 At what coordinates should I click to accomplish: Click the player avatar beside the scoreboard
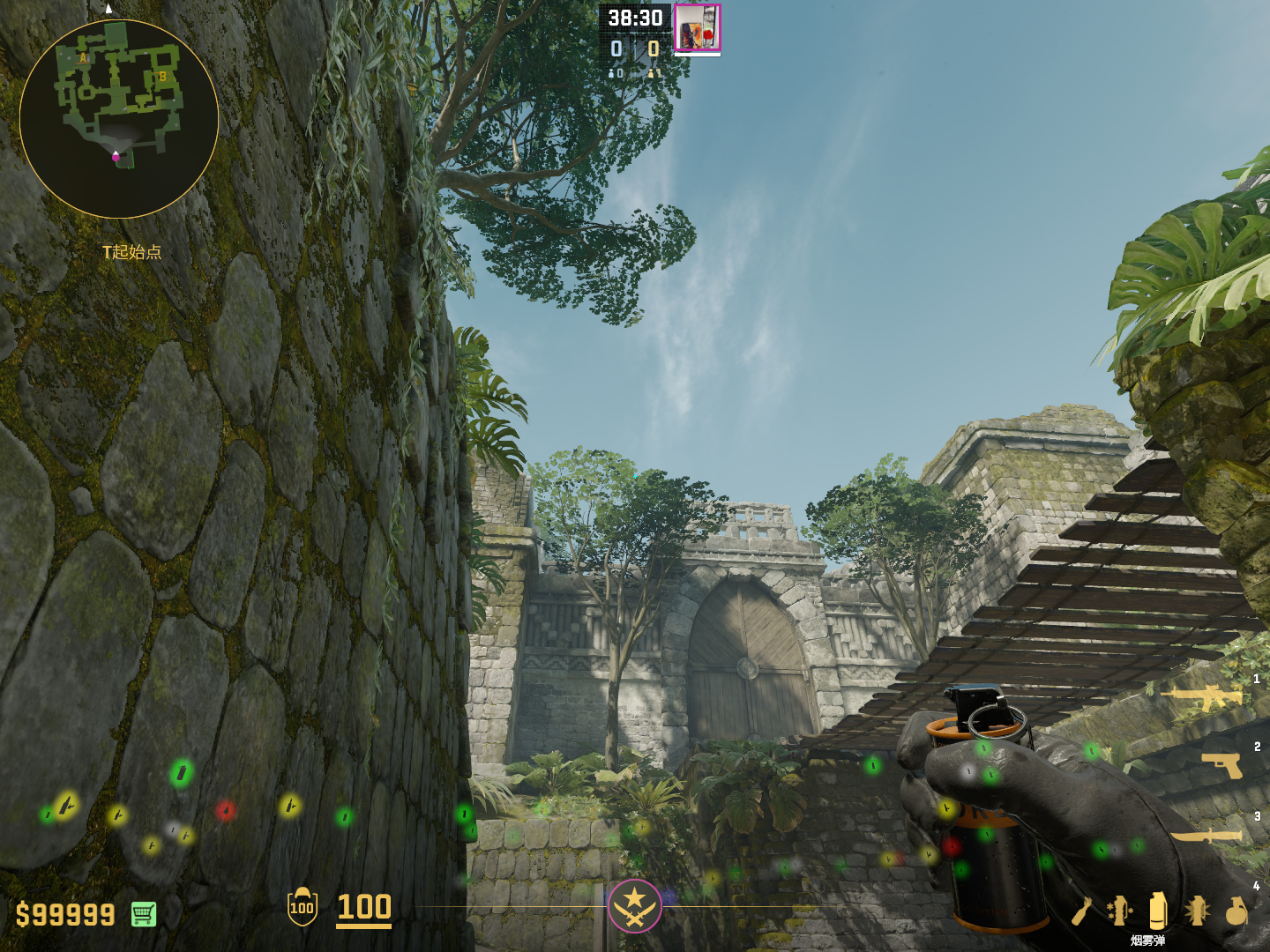coord(698,28)
